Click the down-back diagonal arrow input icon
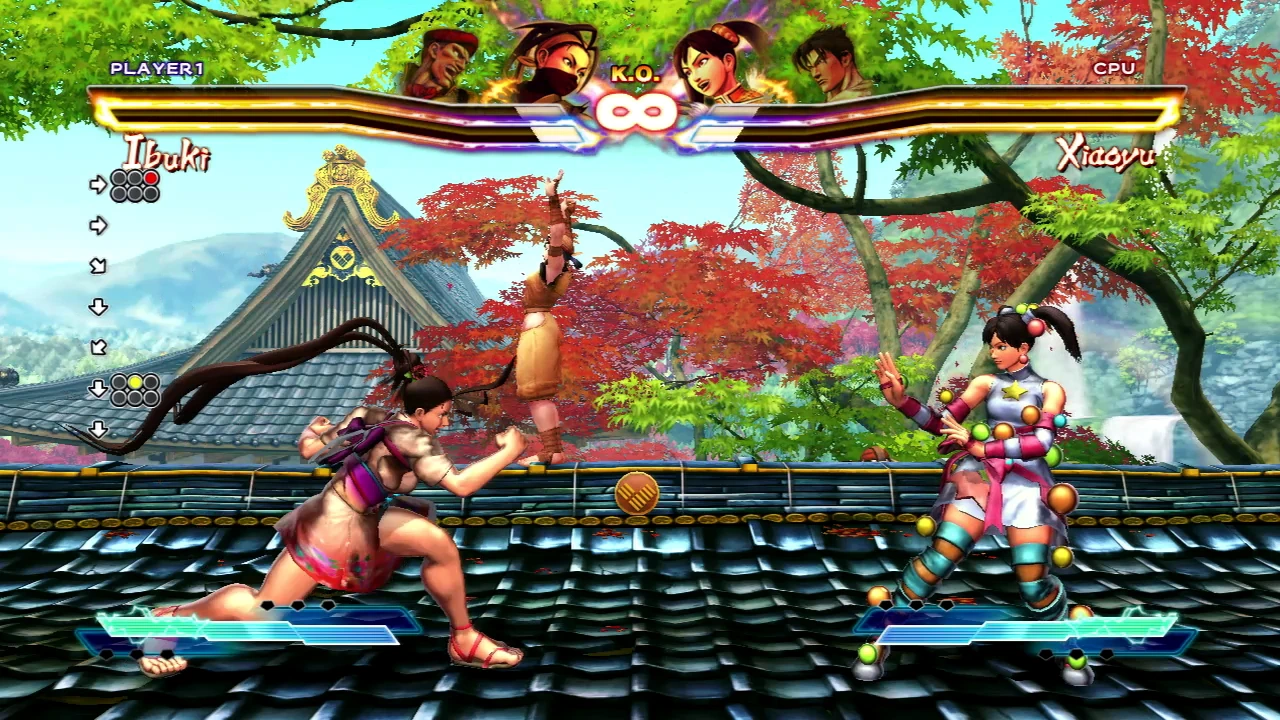The width and height of the screenshot is (1280, 720). (x=100, y=348)
